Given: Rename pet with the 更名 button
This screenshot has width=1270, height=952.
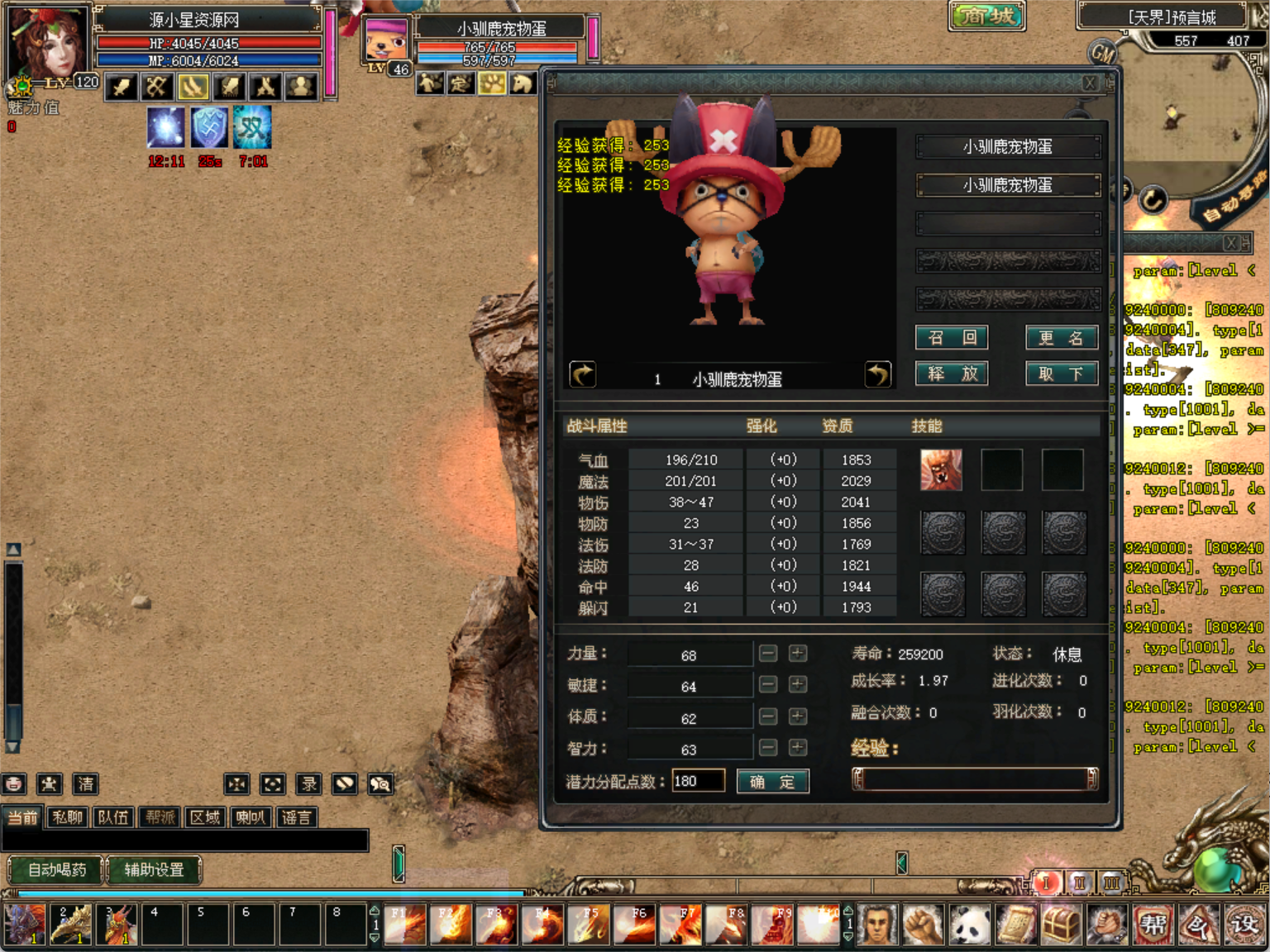Looking at the screenshot, I should pyautogui.click(x=1062, y=337).
